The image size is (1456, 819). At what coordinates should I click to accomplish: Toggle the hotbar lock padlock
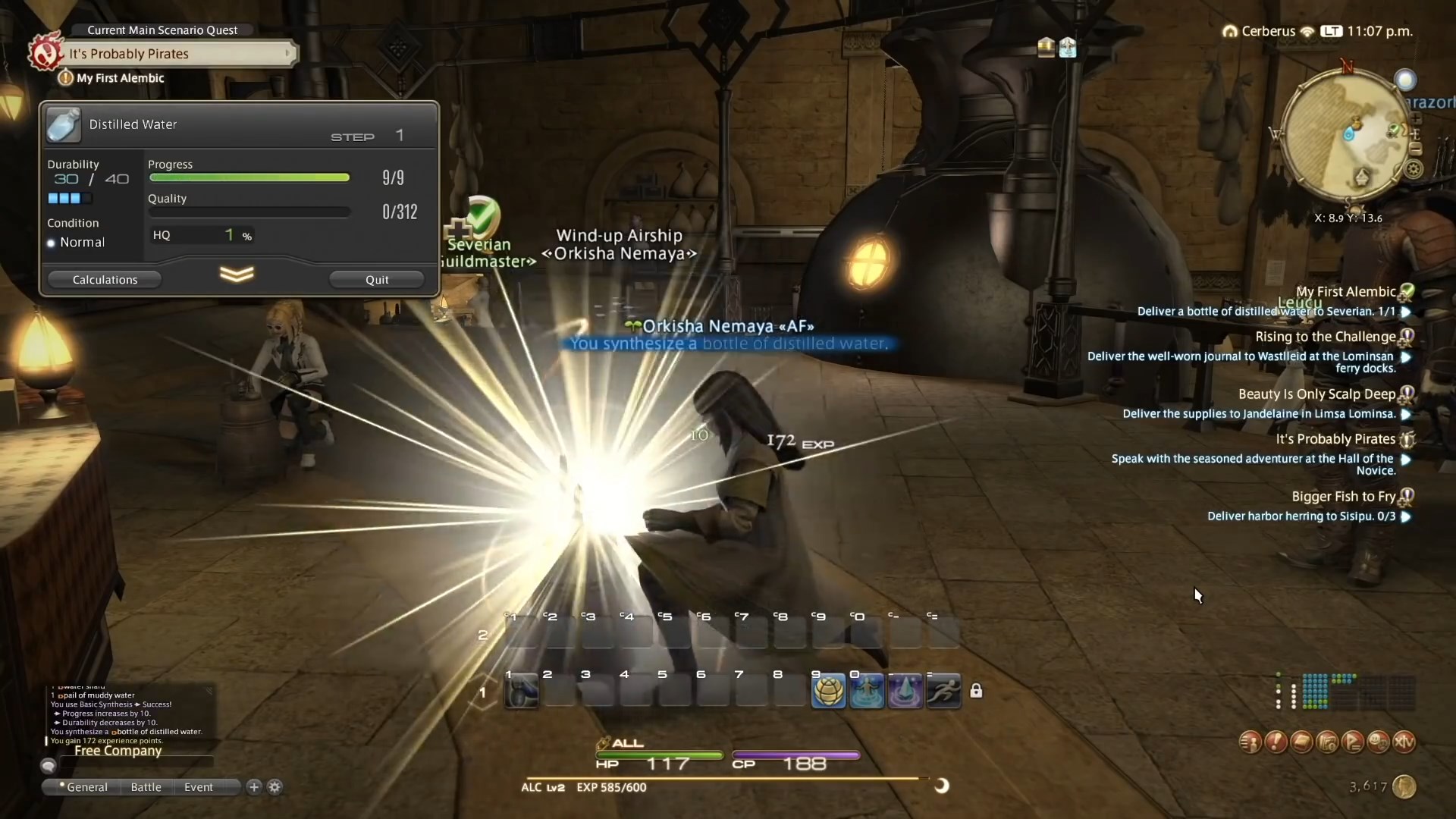click(977, 691)
